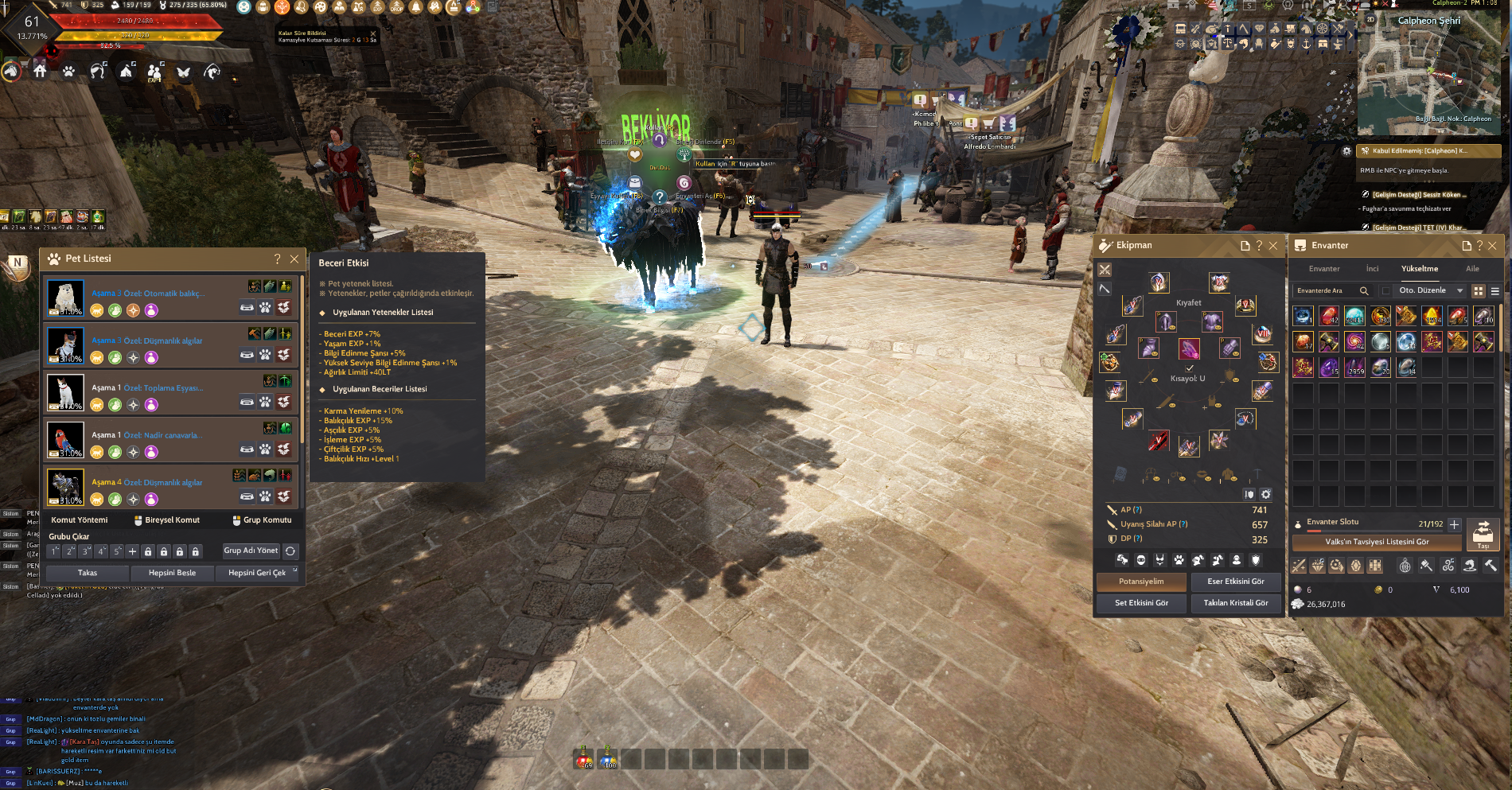Feed the Aşama 3 polar bear via bowl icon
This screenshot has height=790, width=1512.
tap(247, 307)
